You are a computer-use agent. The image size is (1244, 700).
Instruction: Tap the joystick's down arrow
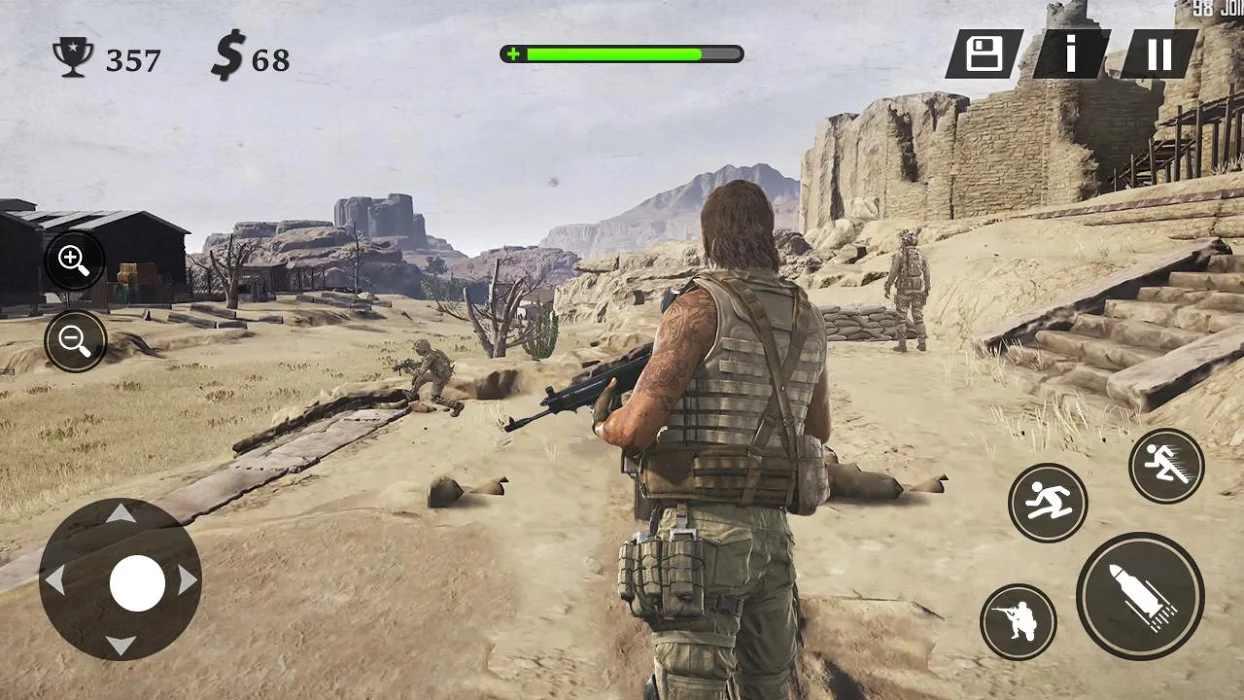(121, 645)
